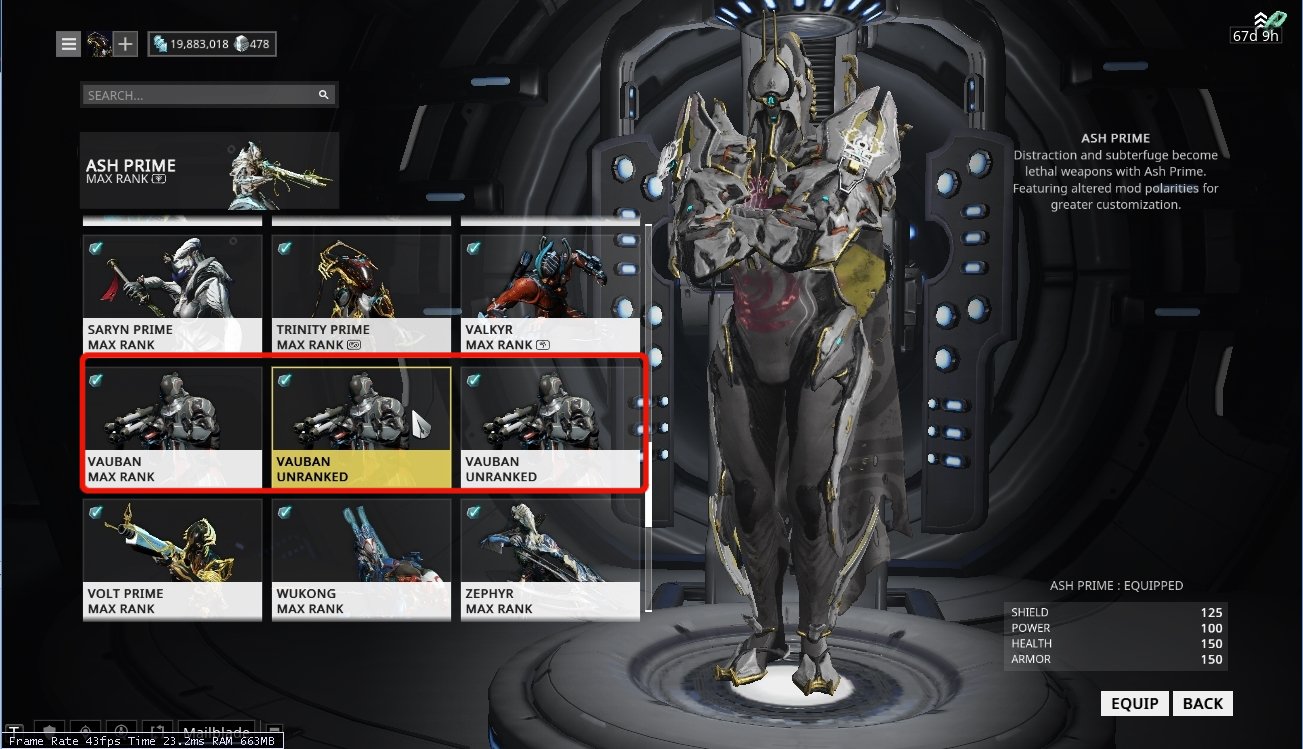Click the Search input field

coord(200,95)
